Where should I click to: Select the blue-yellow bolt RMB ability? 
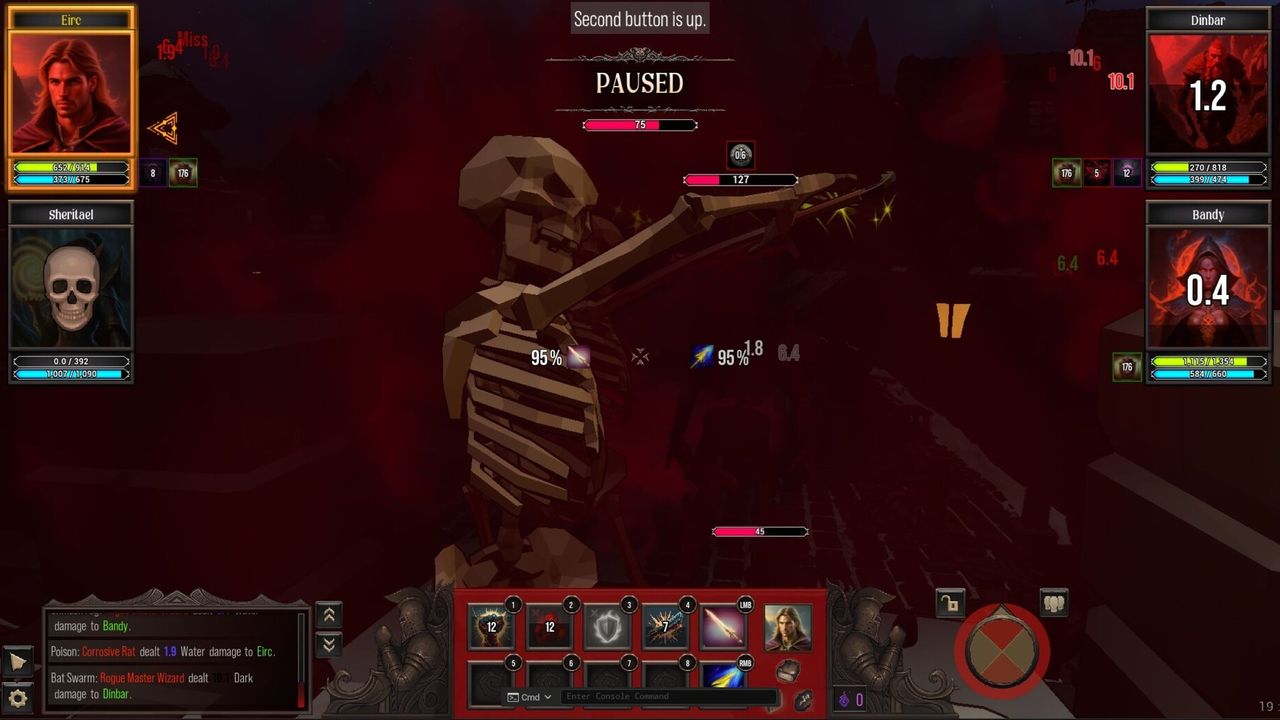(723, 677)
